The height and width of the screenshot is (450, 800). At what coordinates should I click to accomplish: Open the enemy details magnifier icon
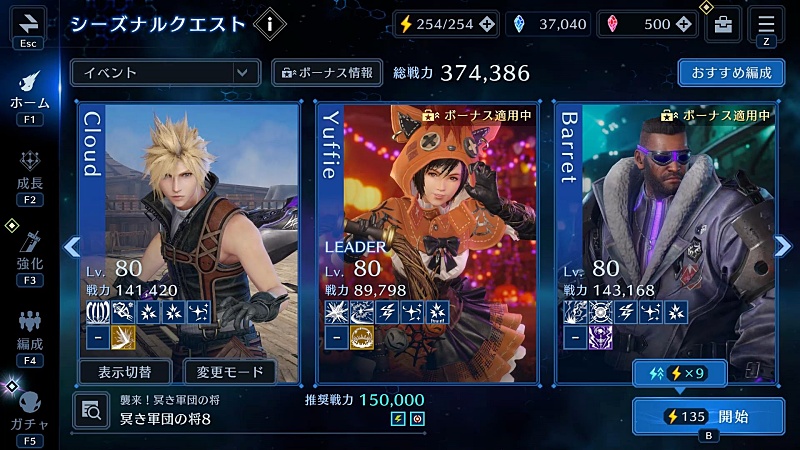point(91,409)
